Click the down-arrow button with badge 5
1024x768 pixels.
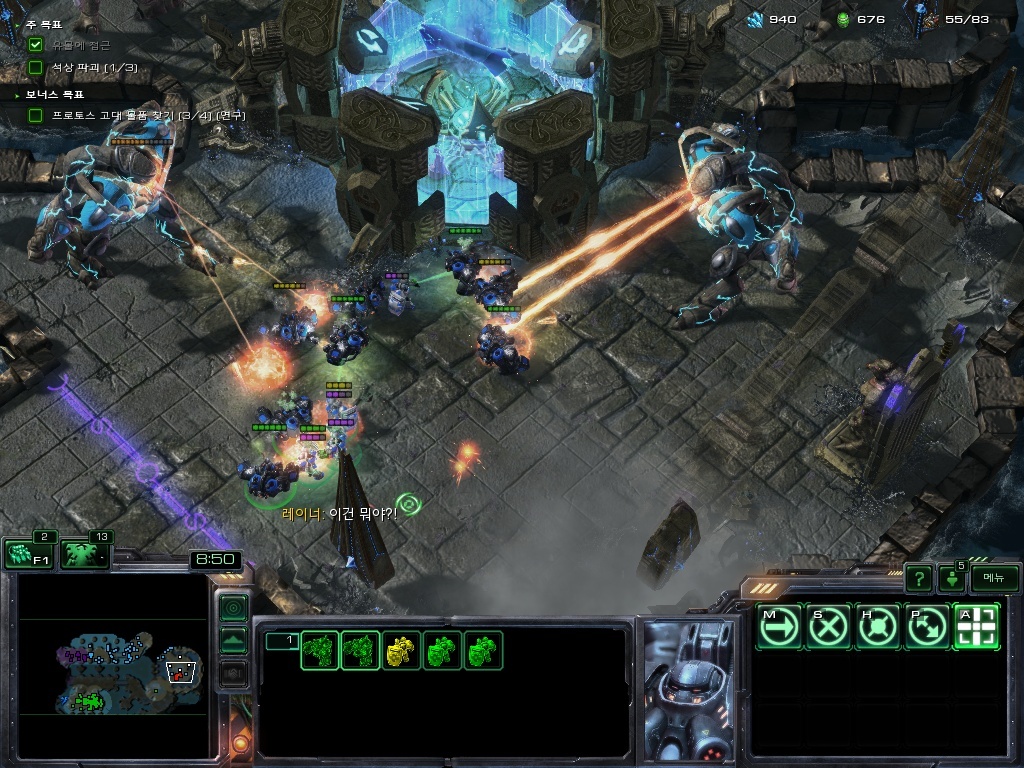(x=951, y=579)
